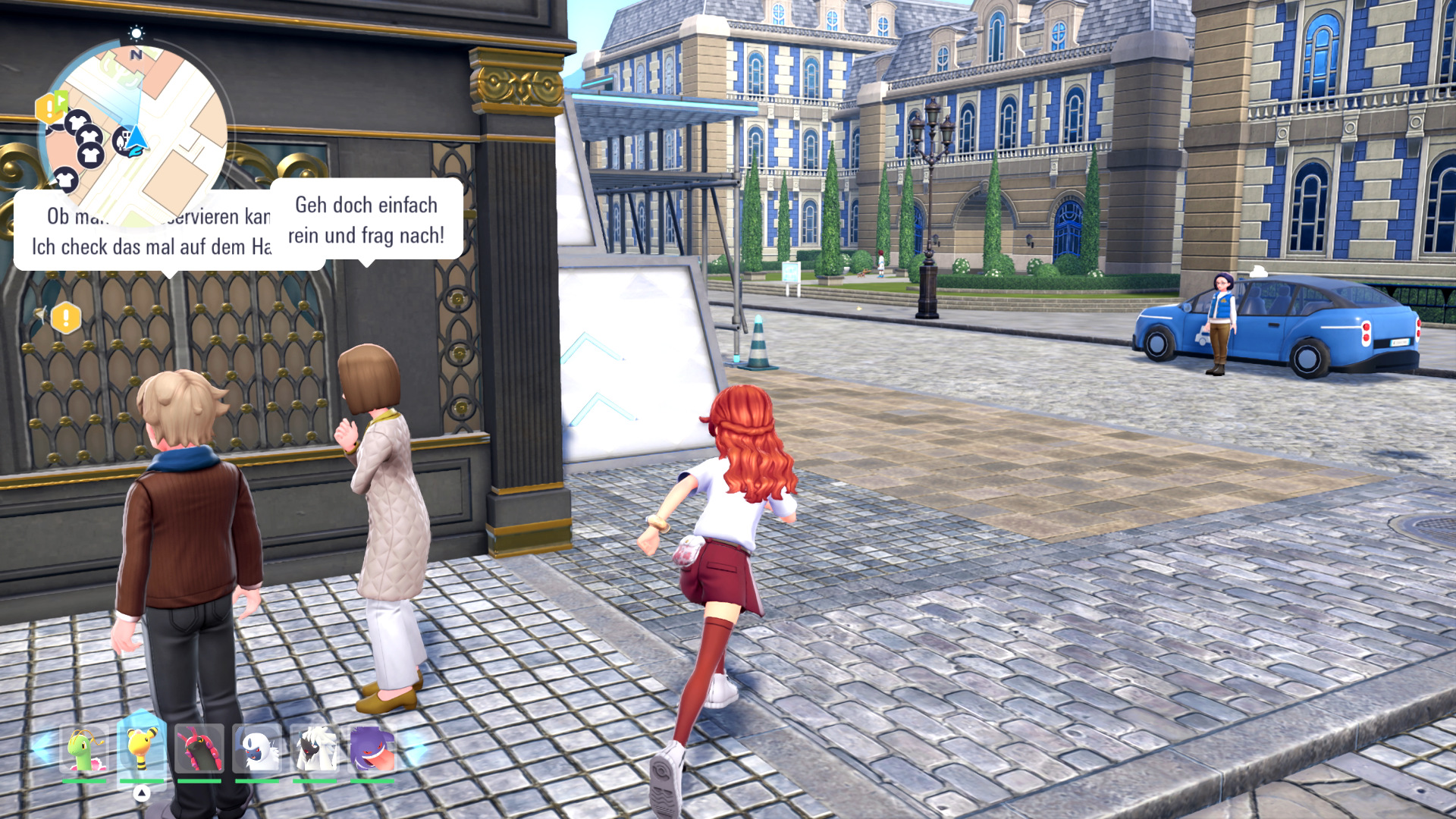Image resolution: width=1456 pixels, height=819 pixels.
Task: Click the green flag marker on the minimap
Action: coord(61,99)
